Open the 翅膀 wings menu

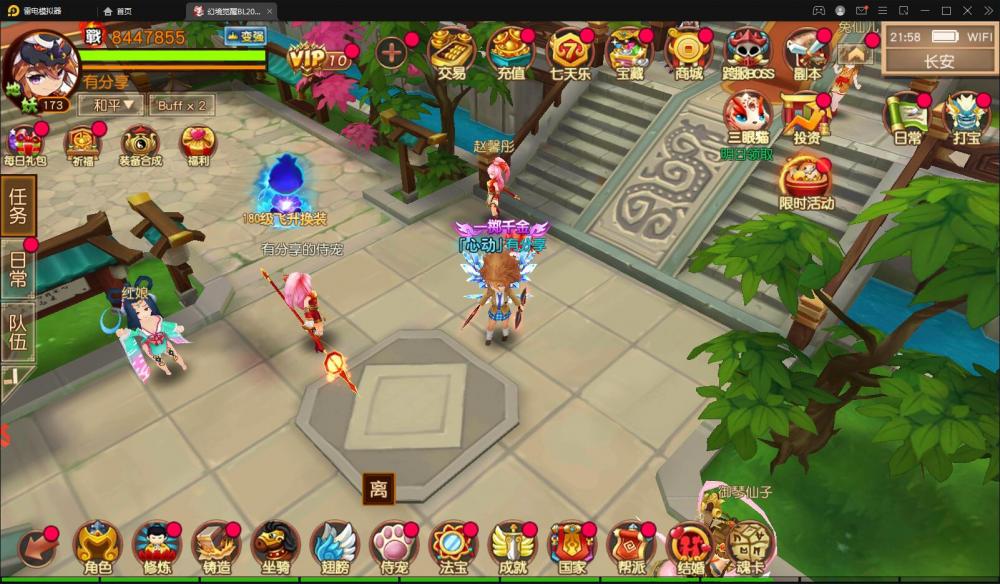pyautogui.click(x=334, y=548)
